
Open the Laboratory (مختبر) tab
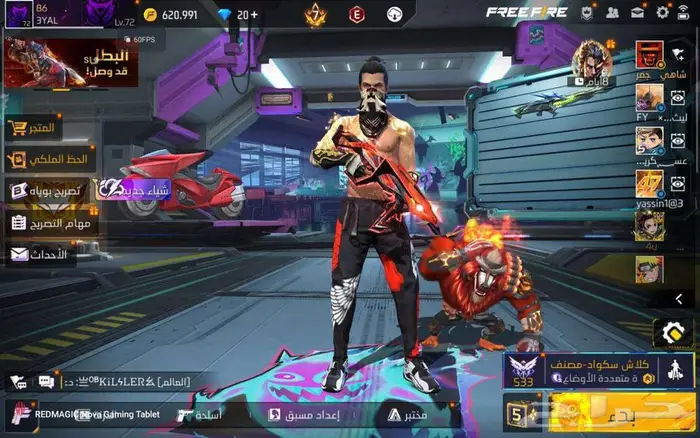pyautogui.click(x=407, y=414)
